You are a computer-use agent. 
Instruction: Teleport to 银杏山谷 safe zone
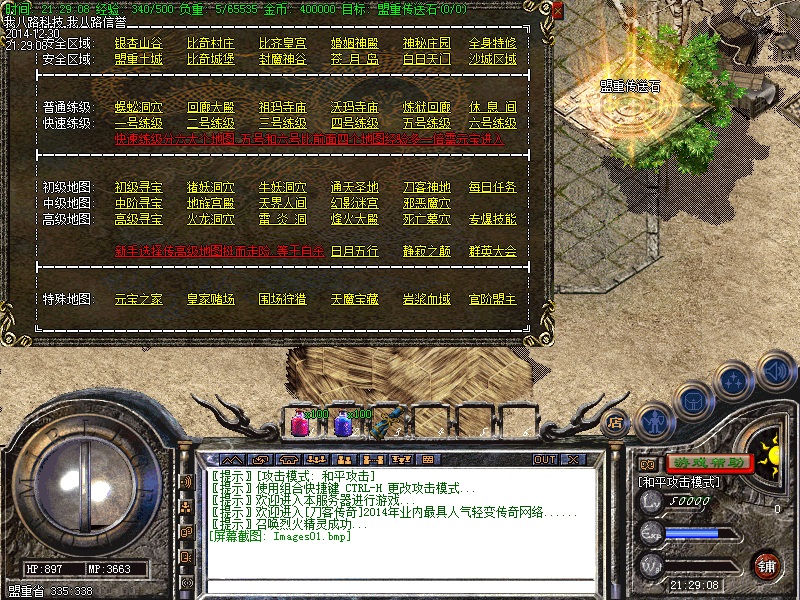pos(138,44)
